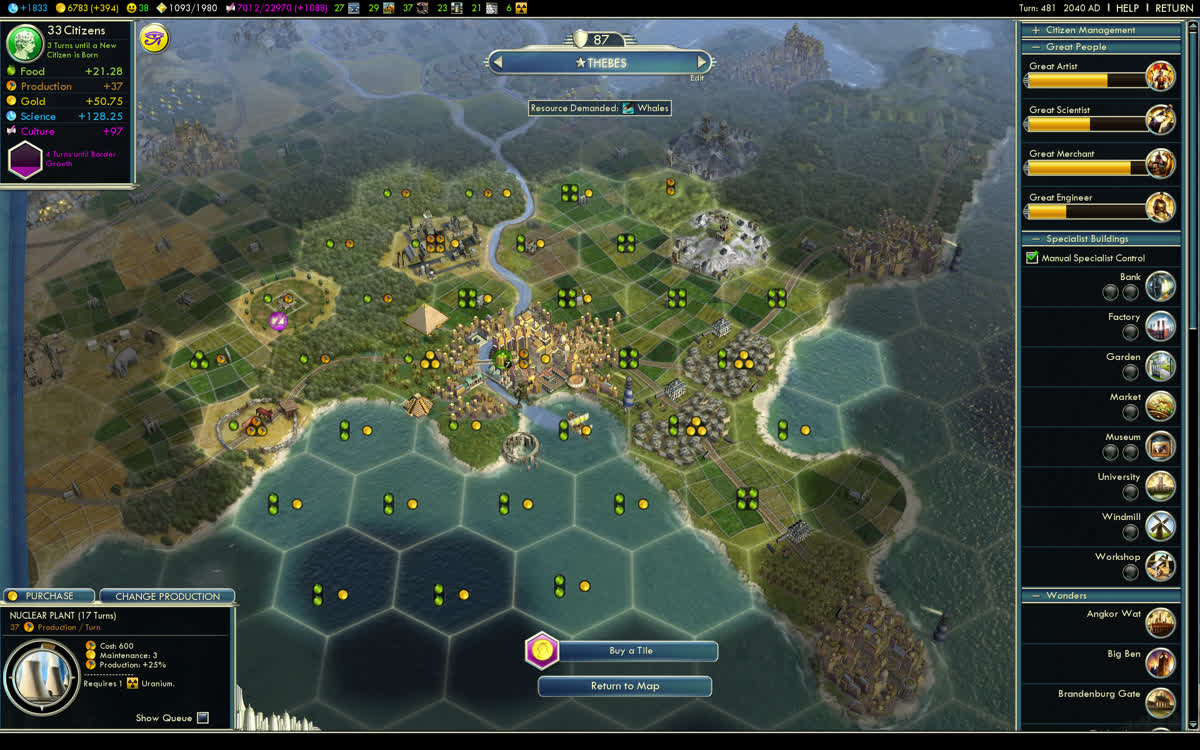Collapse the Great People section
The image size is (1200, 750).
(1035, 47)
